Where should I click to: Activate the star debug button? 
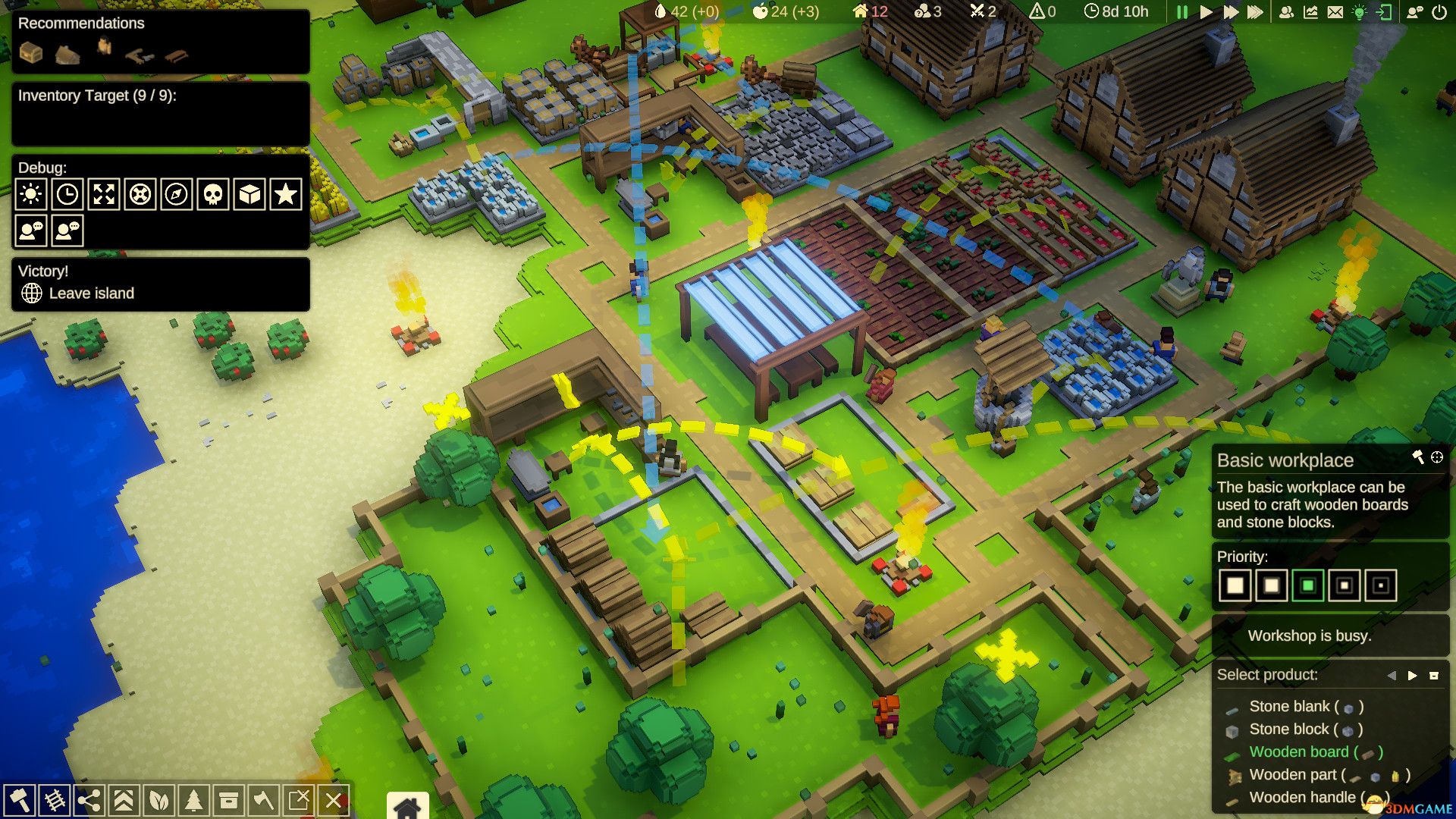[286, 195]
